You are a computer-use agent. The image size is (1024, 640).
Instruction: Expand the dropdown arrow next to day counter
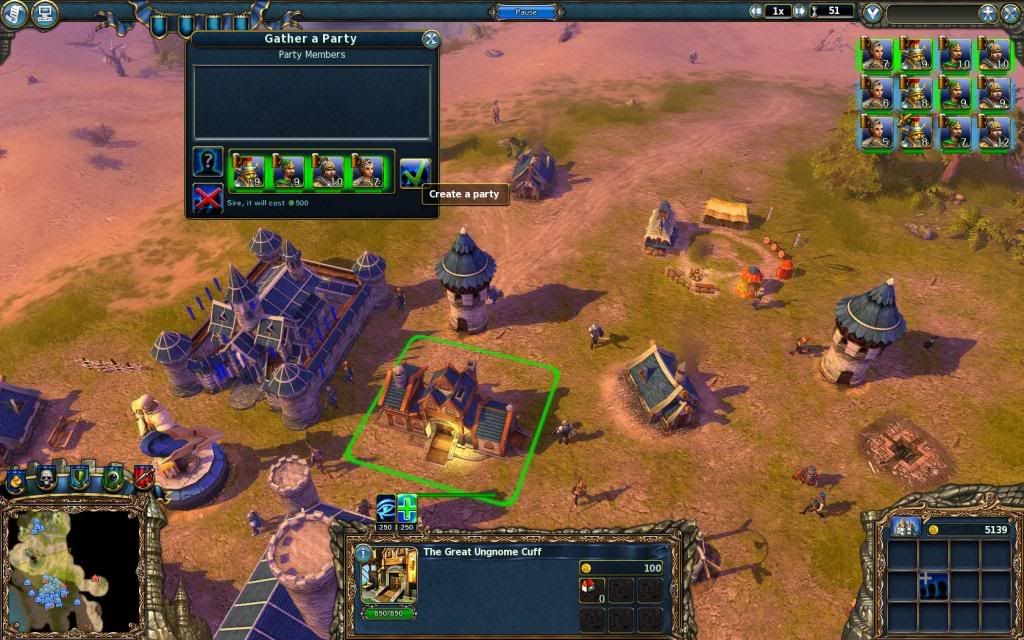pyautogui.click(x=873, y=13)
